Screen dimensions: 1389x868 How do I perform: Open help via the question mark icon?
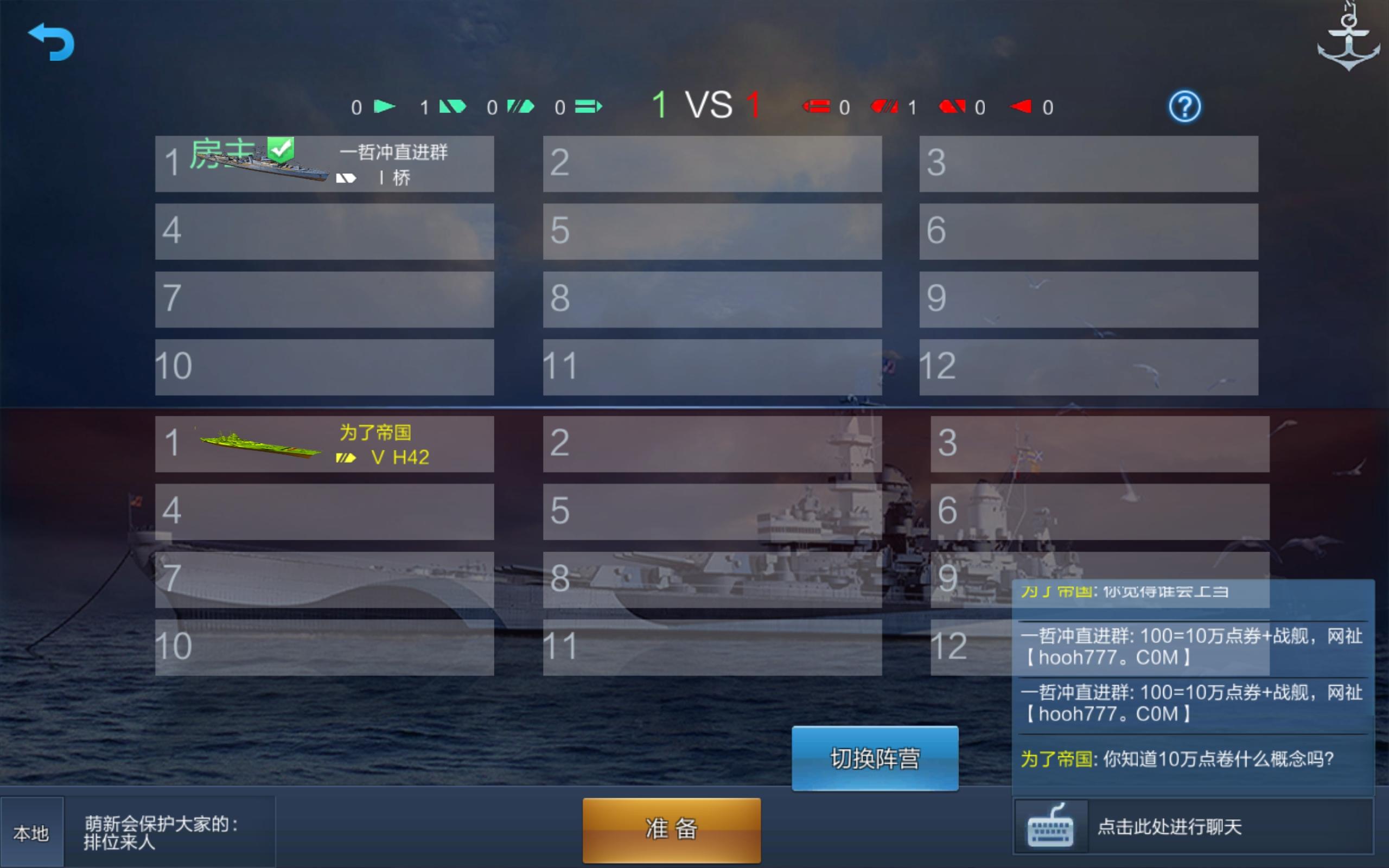1186,106
